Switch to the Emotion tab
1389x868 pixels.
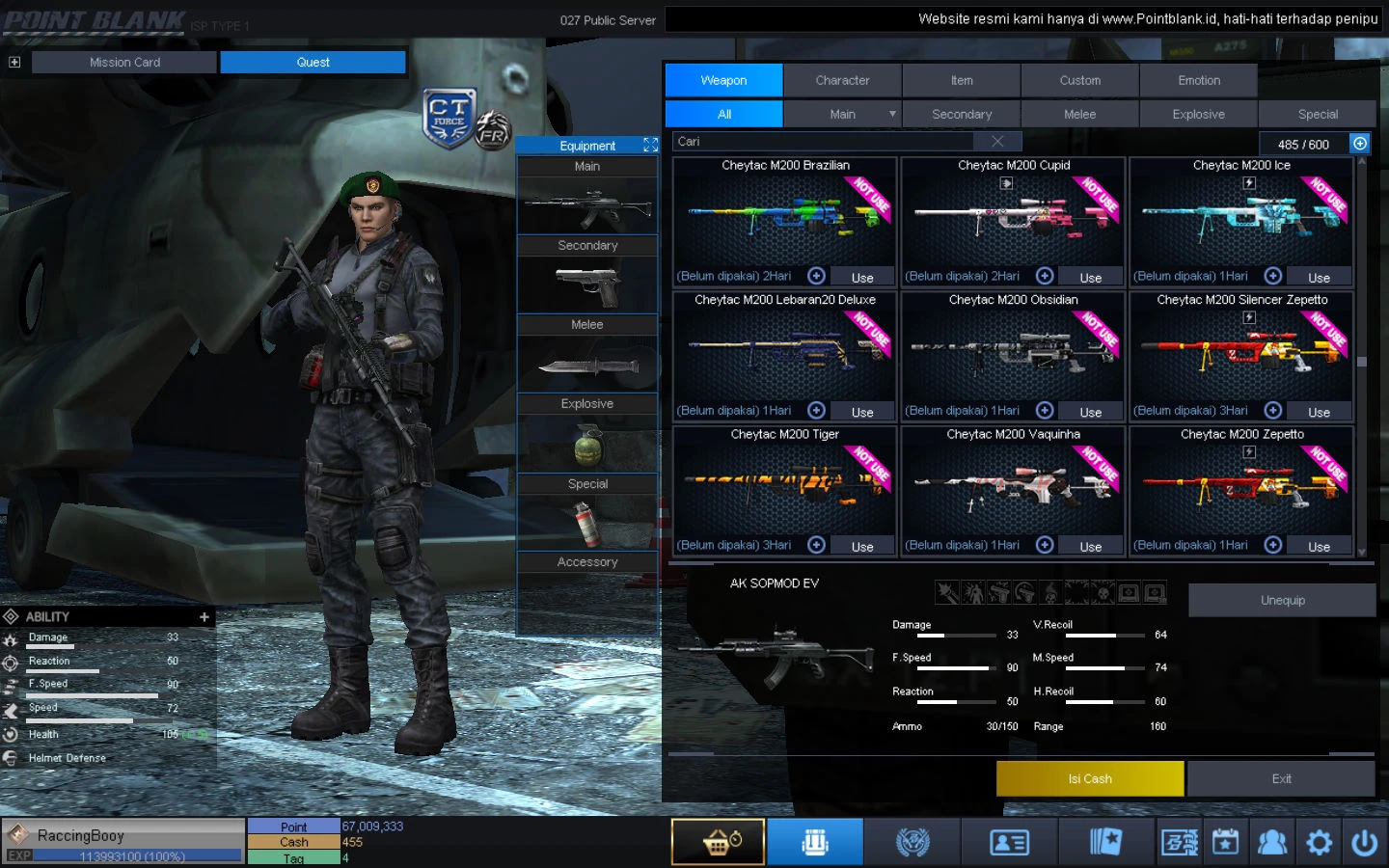[x=1198, y=80]
